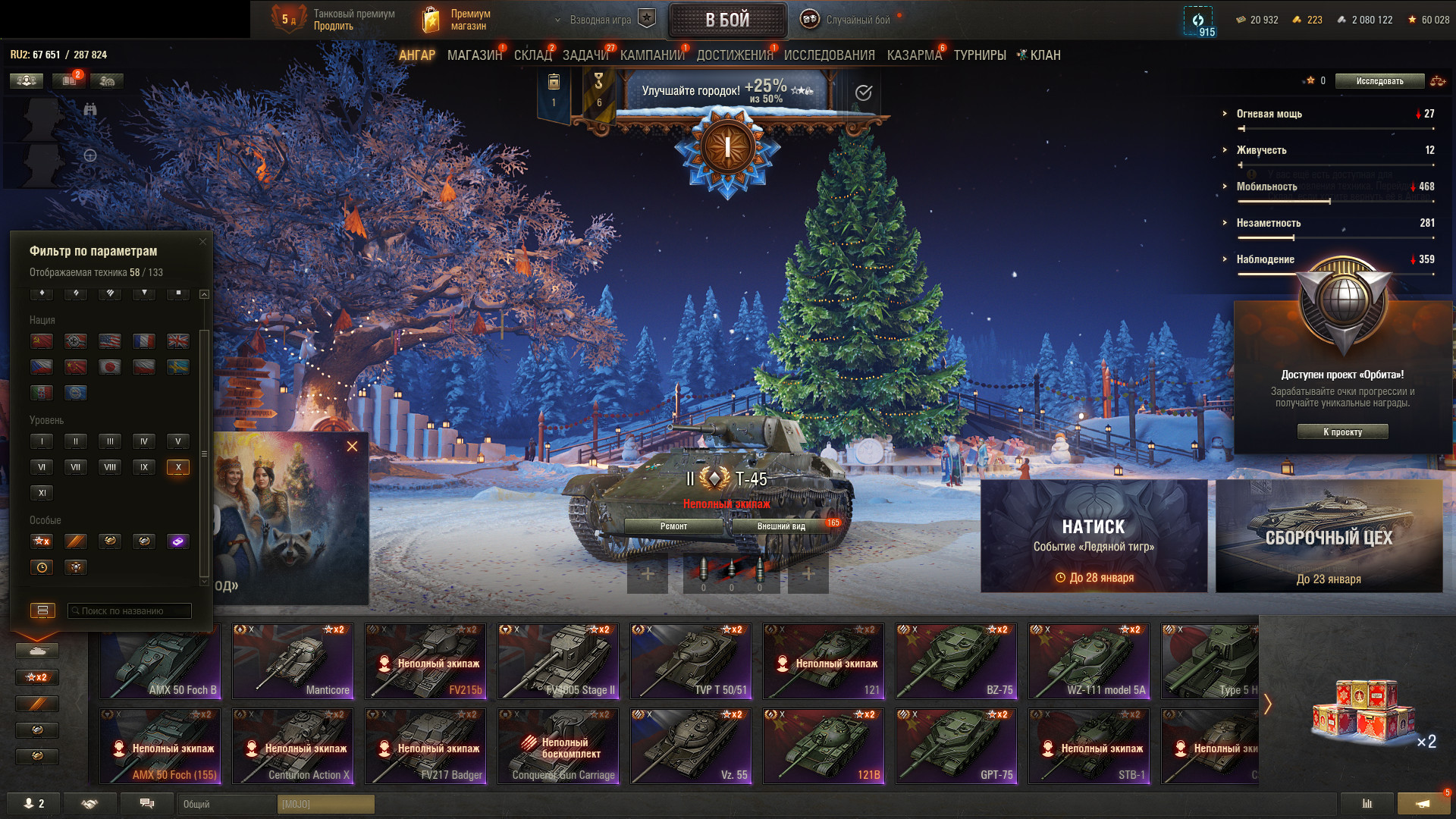Choose the TVP T 50/51 tank
Viewport: 1456px width, 819px height.
tap(691, 661)
